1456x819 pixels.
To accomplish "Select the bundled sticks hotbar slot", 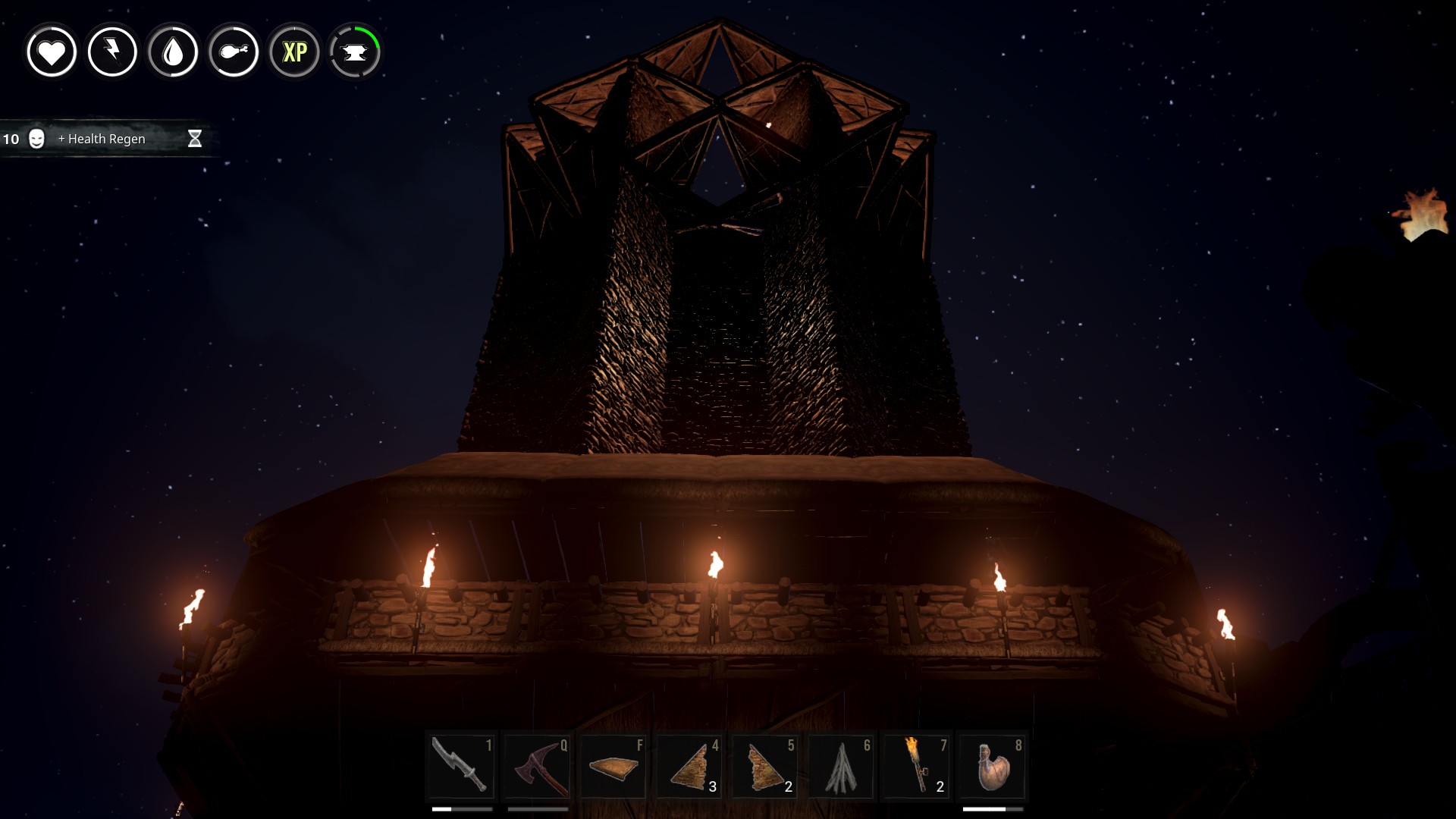I will [x=842, y=766].
